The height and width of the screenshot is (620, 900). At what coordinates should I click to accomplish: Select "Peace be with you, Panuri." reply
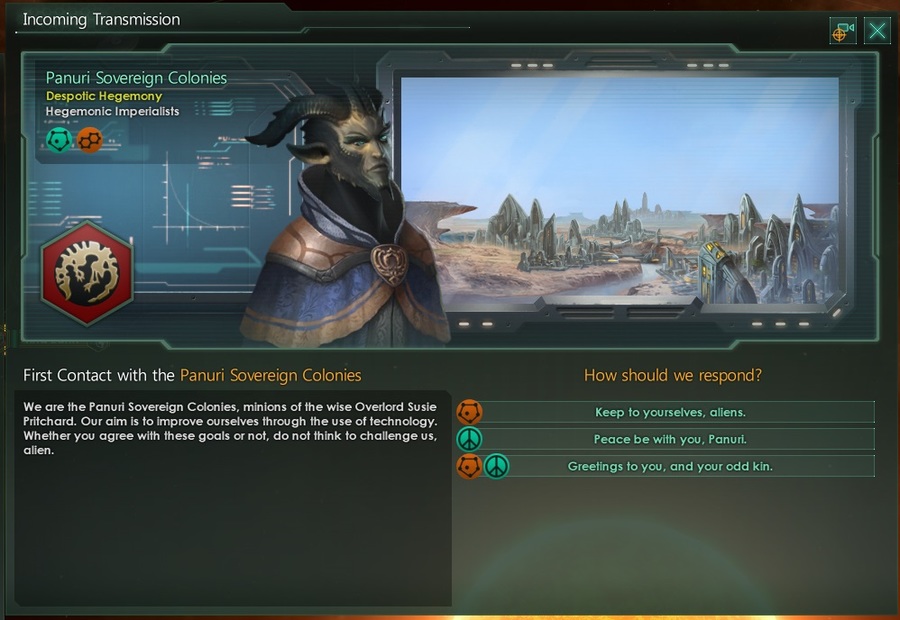(671, 439)
